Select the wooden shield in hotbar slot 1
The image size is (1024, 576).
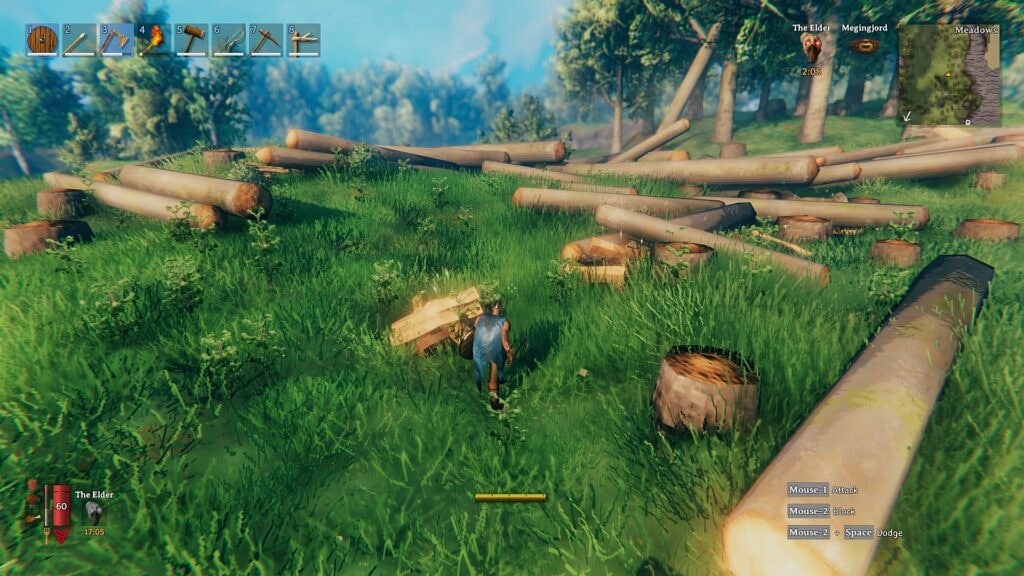(42, 40)
